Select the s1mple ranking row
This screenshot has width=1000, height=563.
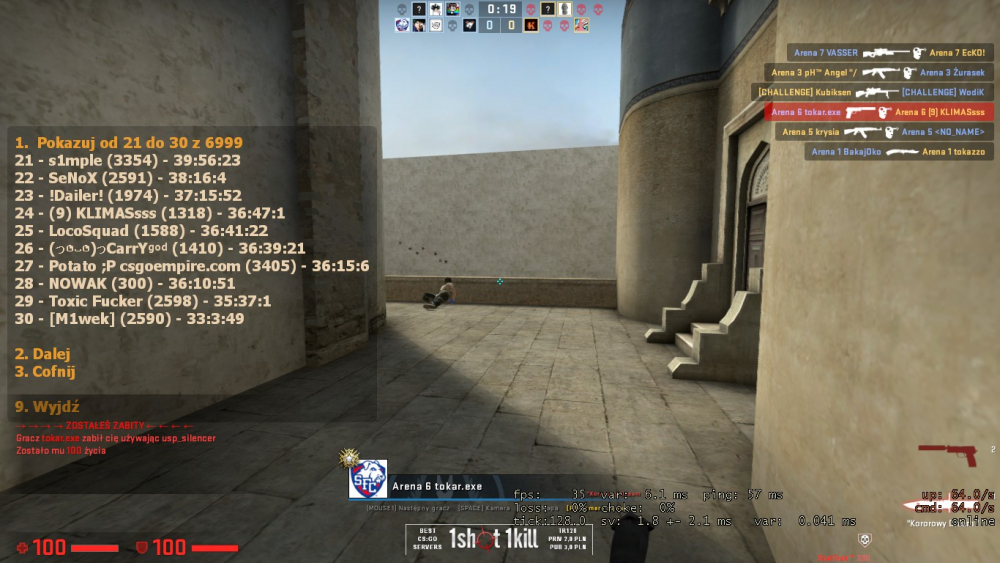127,160
